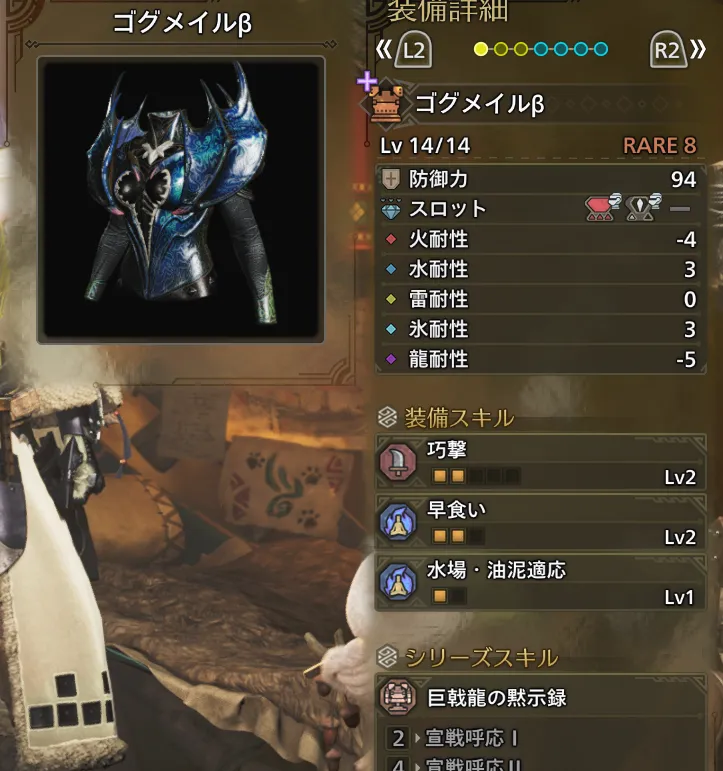Click the ゴグメイルβ chest armor icon
This screenshot has height=771, width=723.
click(x=390, y=104)
